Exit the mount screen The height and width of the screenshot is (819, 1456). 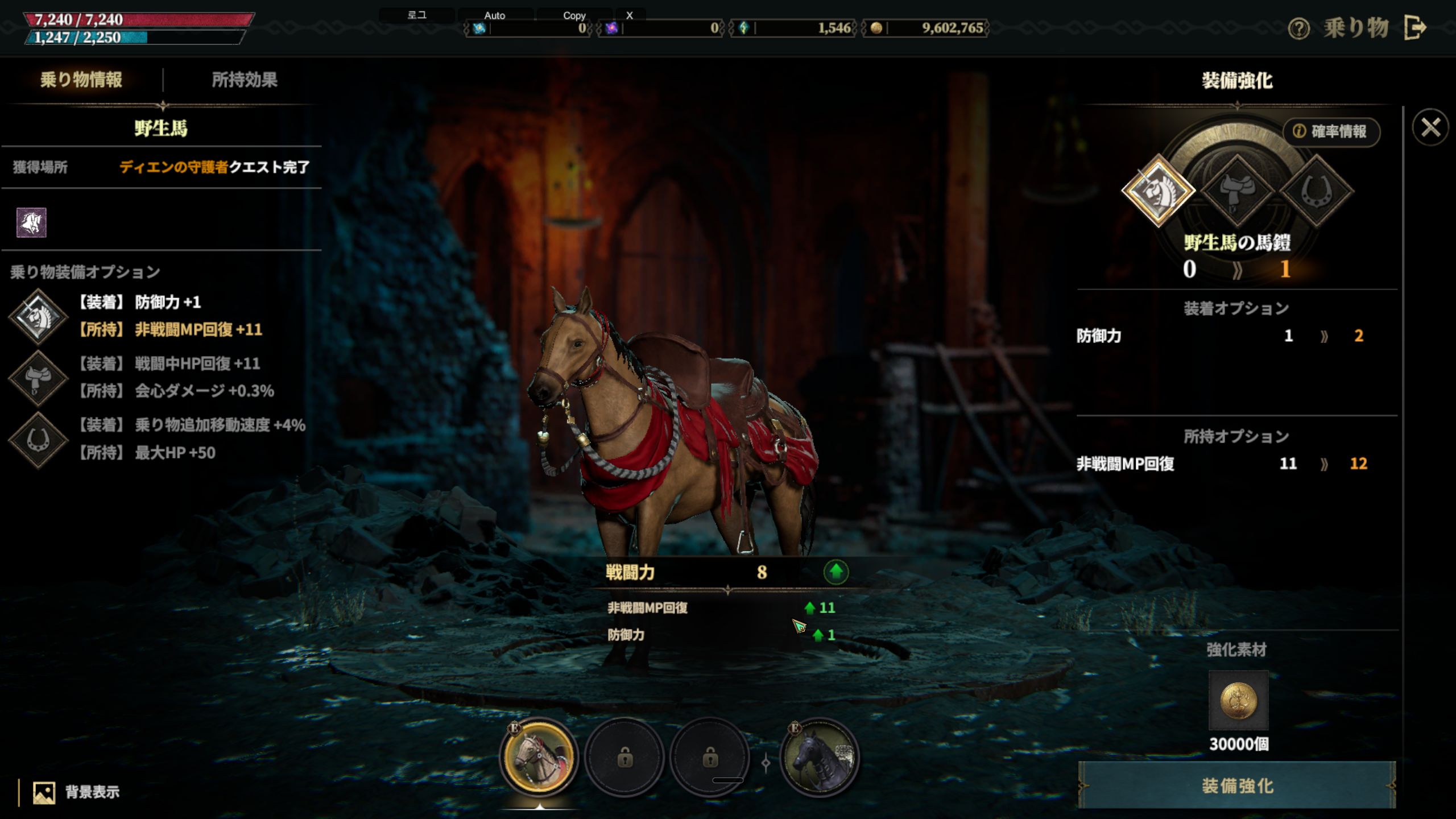coord(1416,27)
